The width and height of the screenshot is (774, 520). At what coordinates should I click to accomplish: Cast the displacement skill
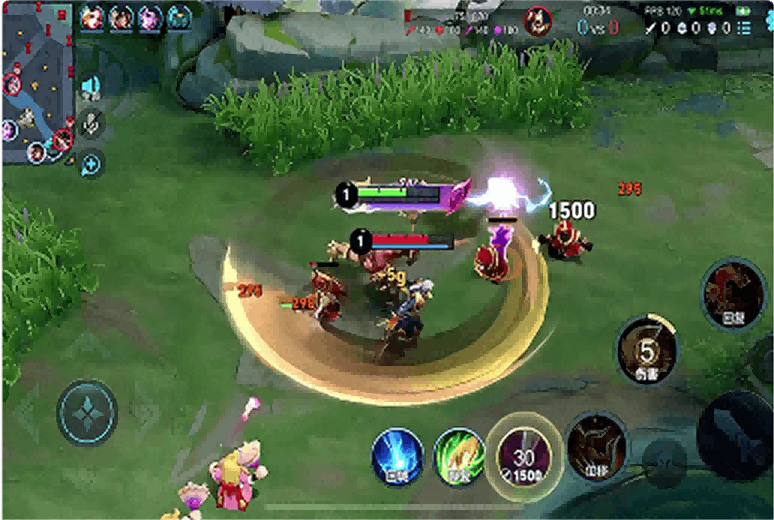(597, 447)
